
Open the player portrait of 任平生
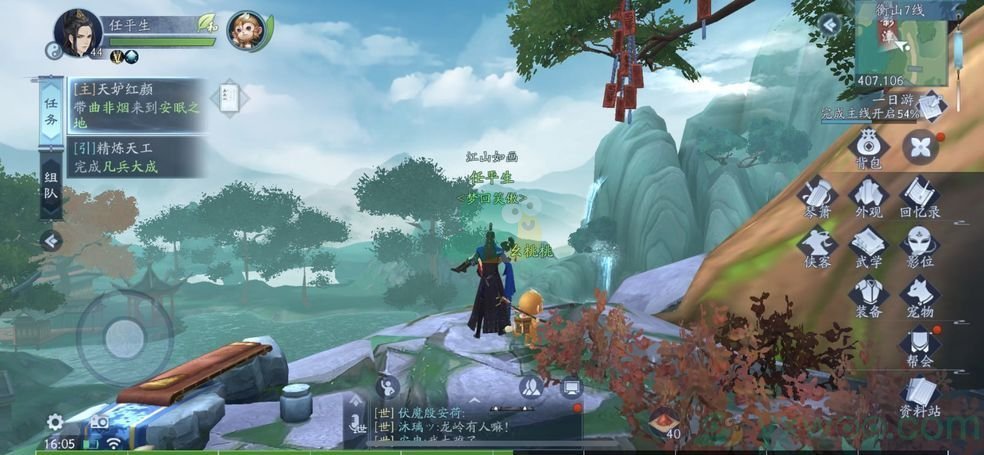point(78,33)
